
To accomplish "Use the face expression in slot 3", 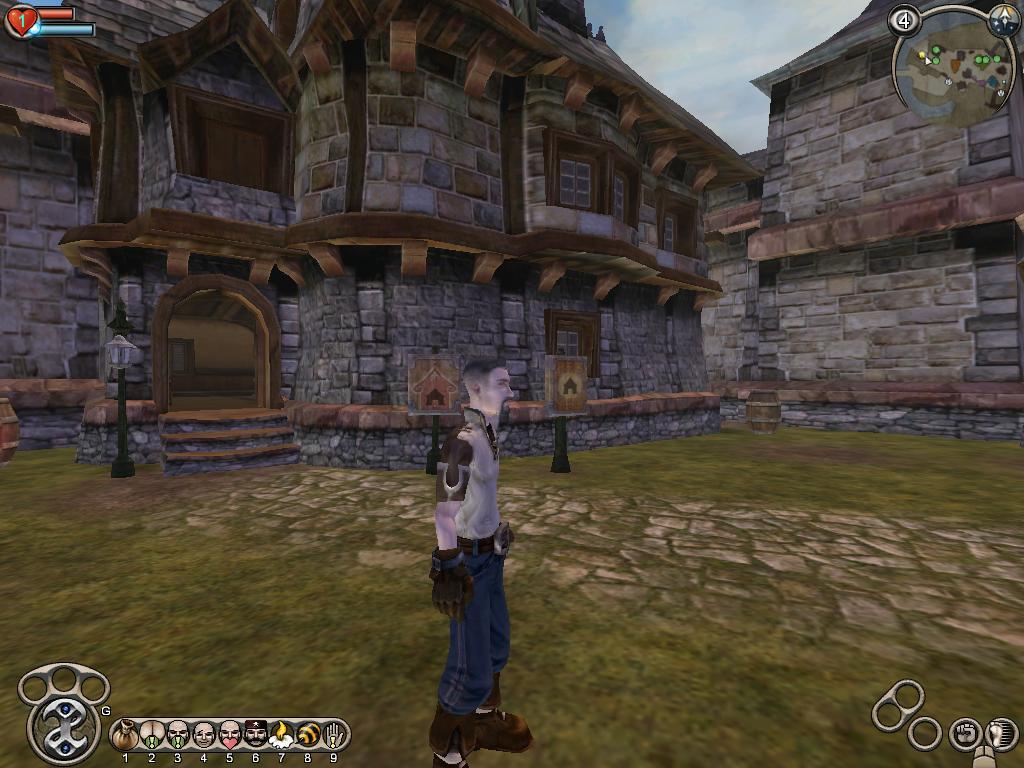I will click(x=178, y=735).
